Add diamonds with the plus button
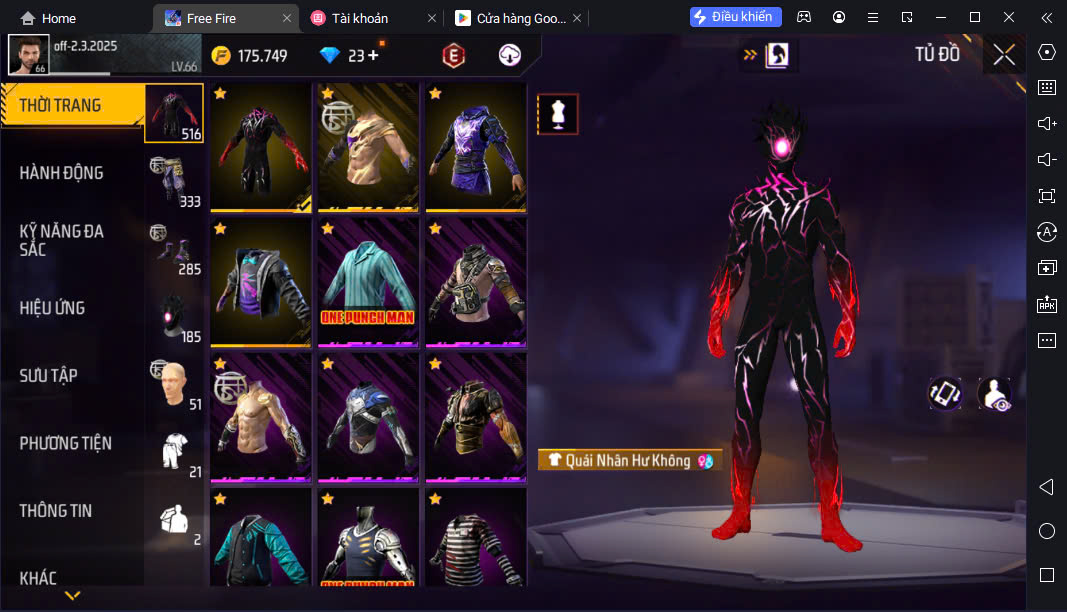Viewport: 1067px width, 612px height. pyautogui.click(x=373, y=56)
